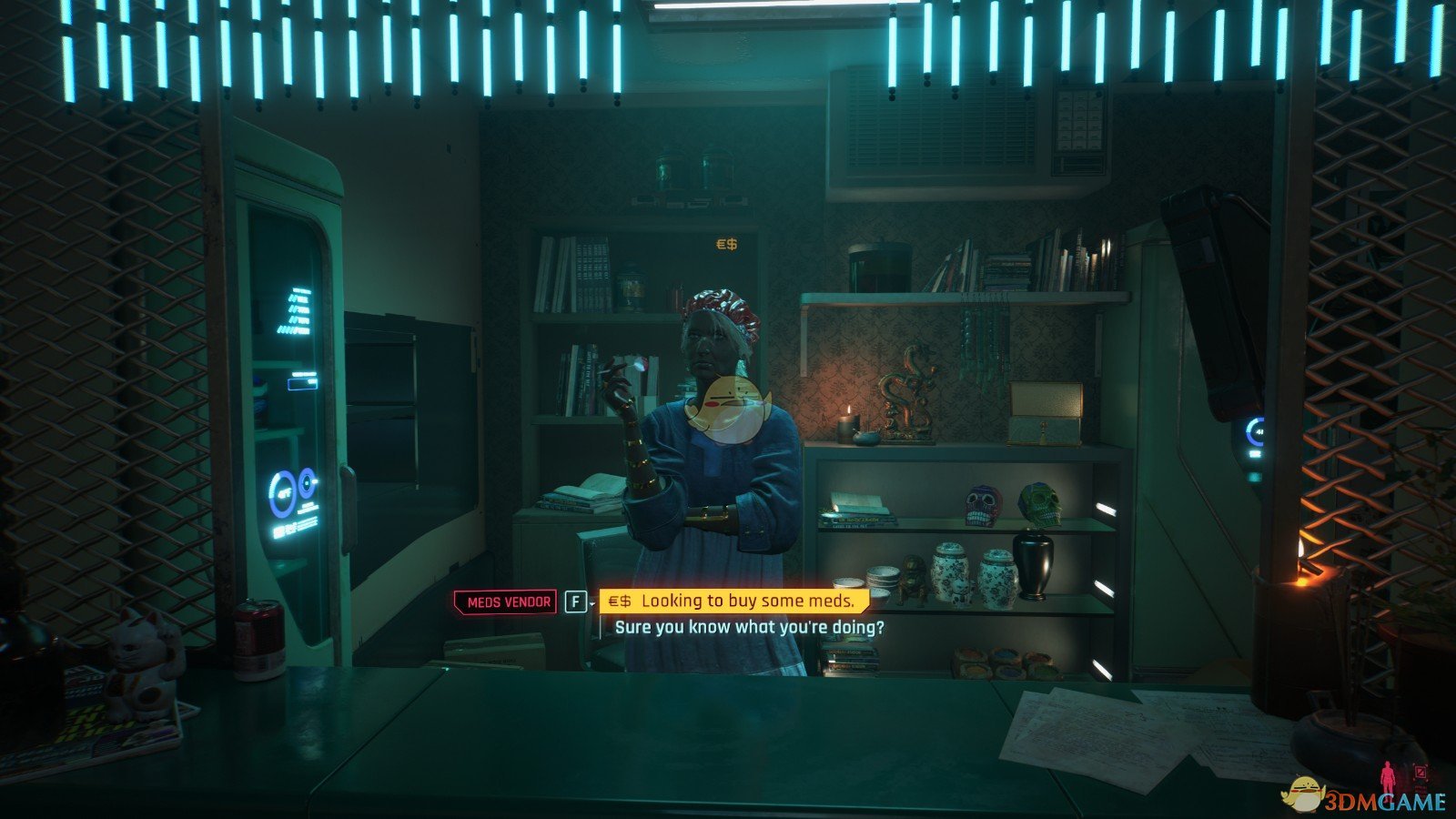Click the 3DMGAME chick mascot icon

[1302, 794]
